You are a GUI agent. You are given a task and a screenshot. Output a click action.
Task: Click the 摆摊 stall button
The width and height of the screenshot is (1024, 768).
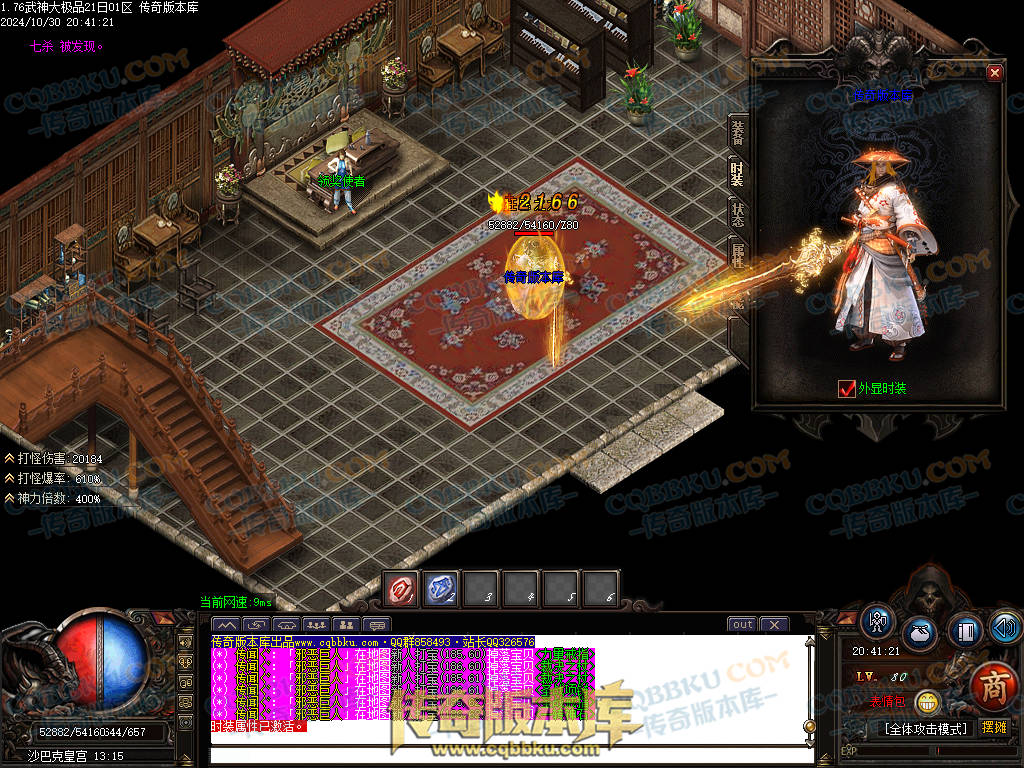coord(993,728)
